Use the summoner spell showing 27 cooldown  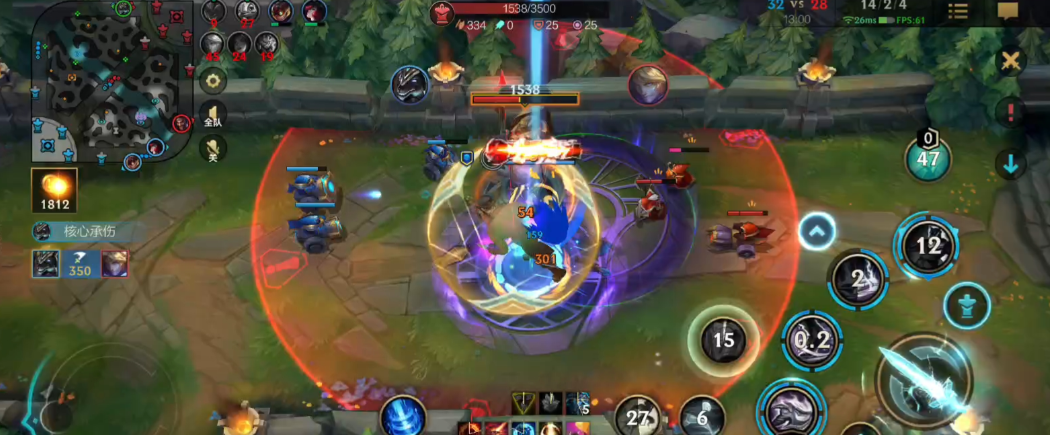[x=639, y=417]
